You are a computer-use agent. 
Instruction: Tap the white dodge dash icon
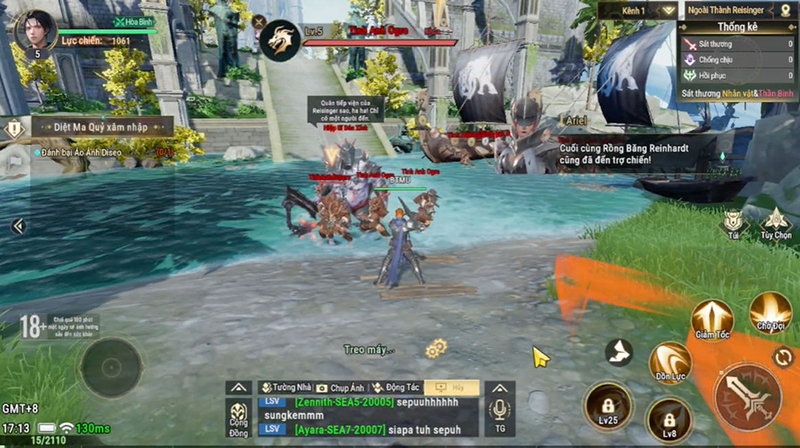click(x=619, y=351)
